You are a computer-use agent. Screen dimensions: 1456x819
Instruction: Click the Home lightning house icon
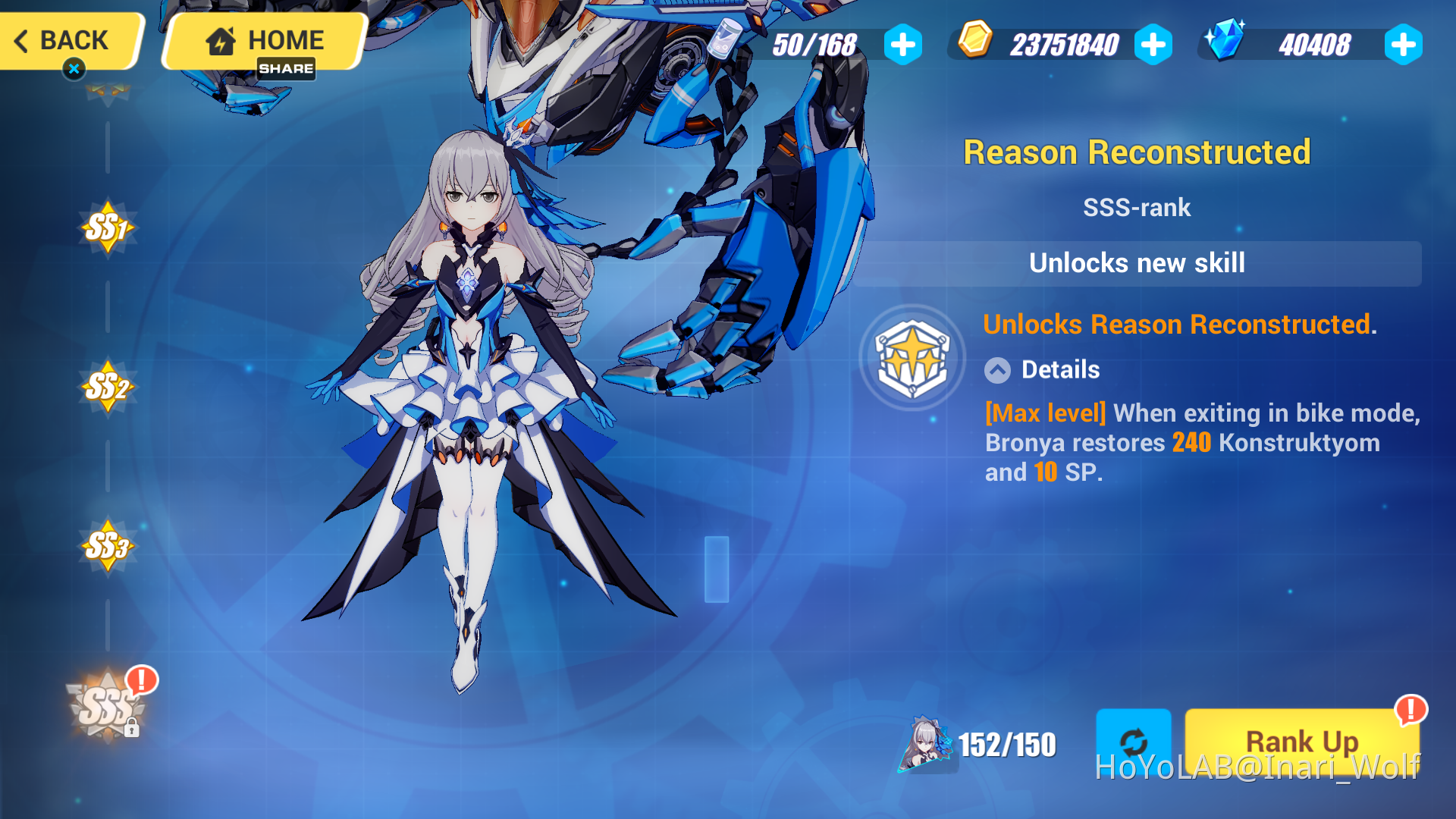click(x=220, y=39)
